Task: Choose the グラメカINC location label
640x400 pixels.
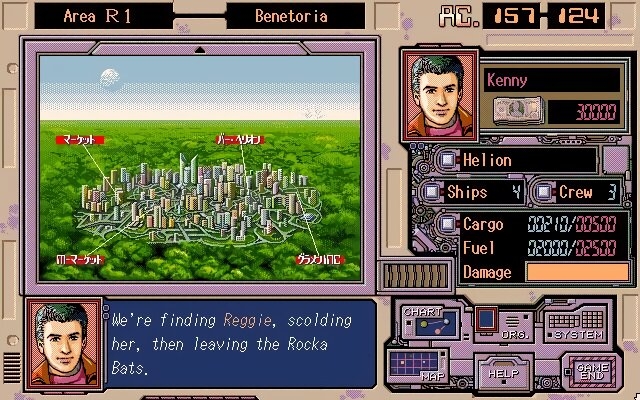Action: pyautogui.click(x=317, y=258)
